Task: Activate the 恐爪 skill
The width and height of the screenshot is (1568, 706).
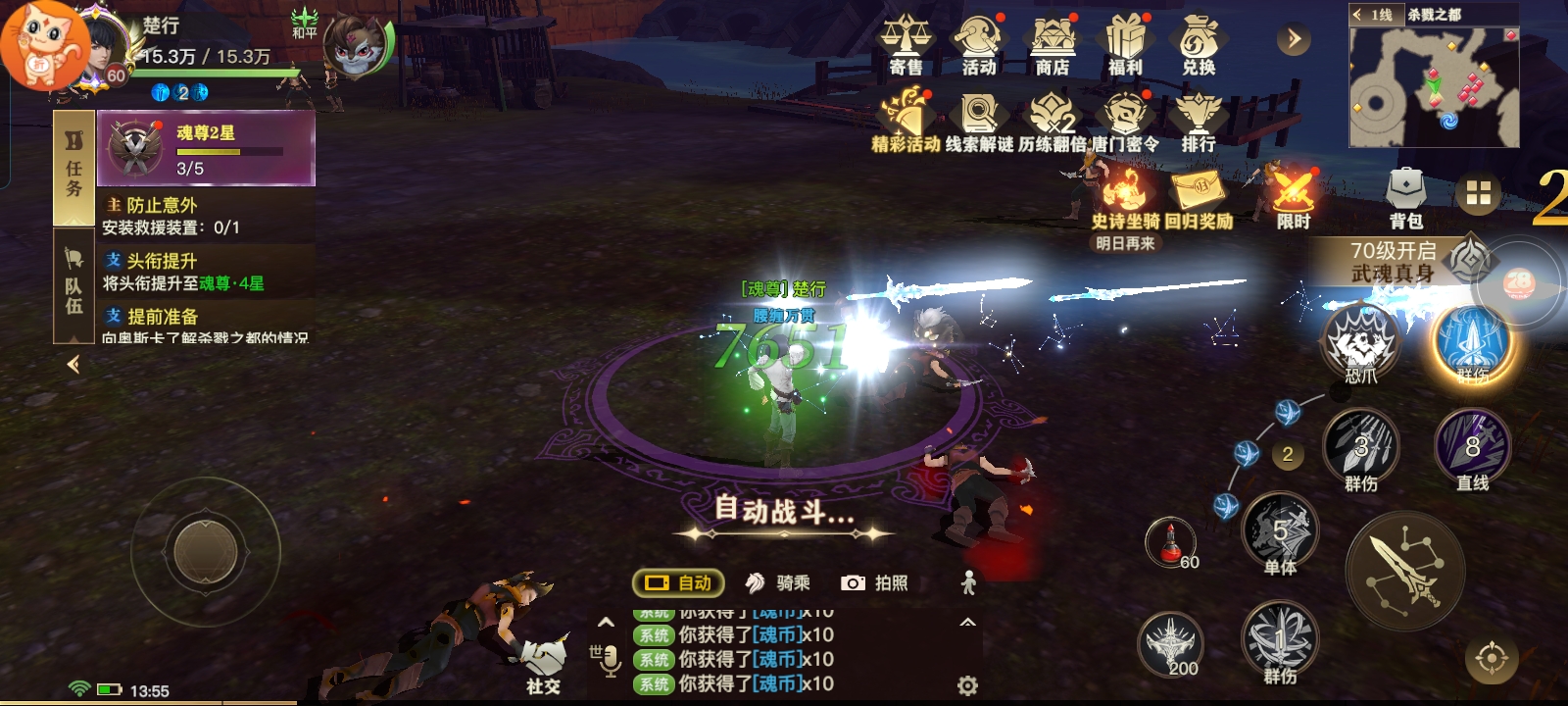Action: point(1360,343)
